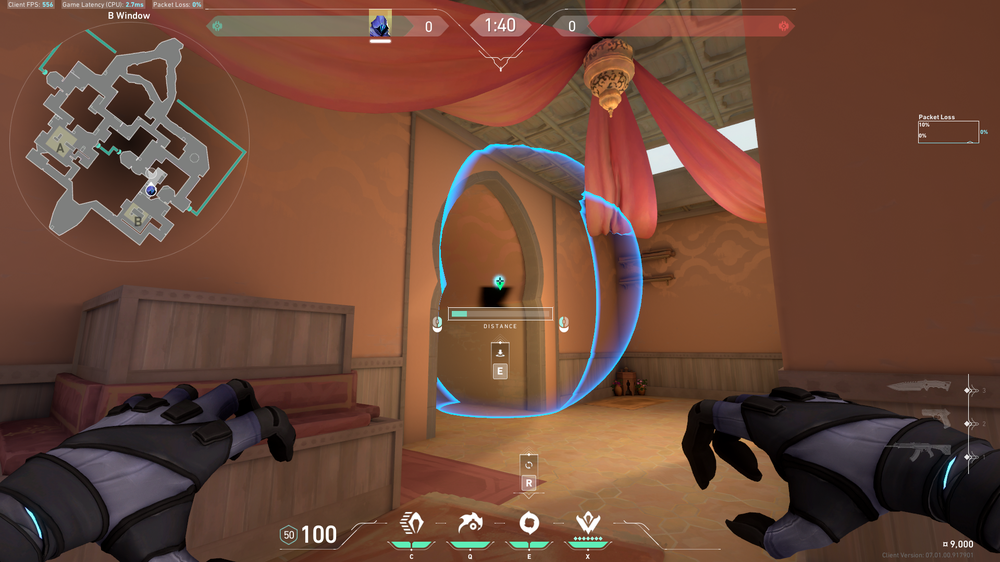Trigger the From the Shadows ultimate icon
Viewport: 1000px width, 562px height.
[587, 523]
